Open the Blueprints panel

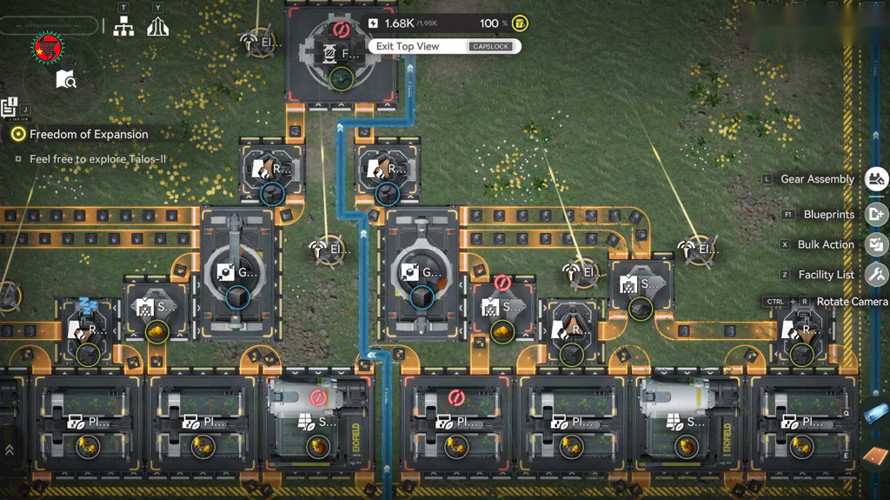(x=876, y=214)
